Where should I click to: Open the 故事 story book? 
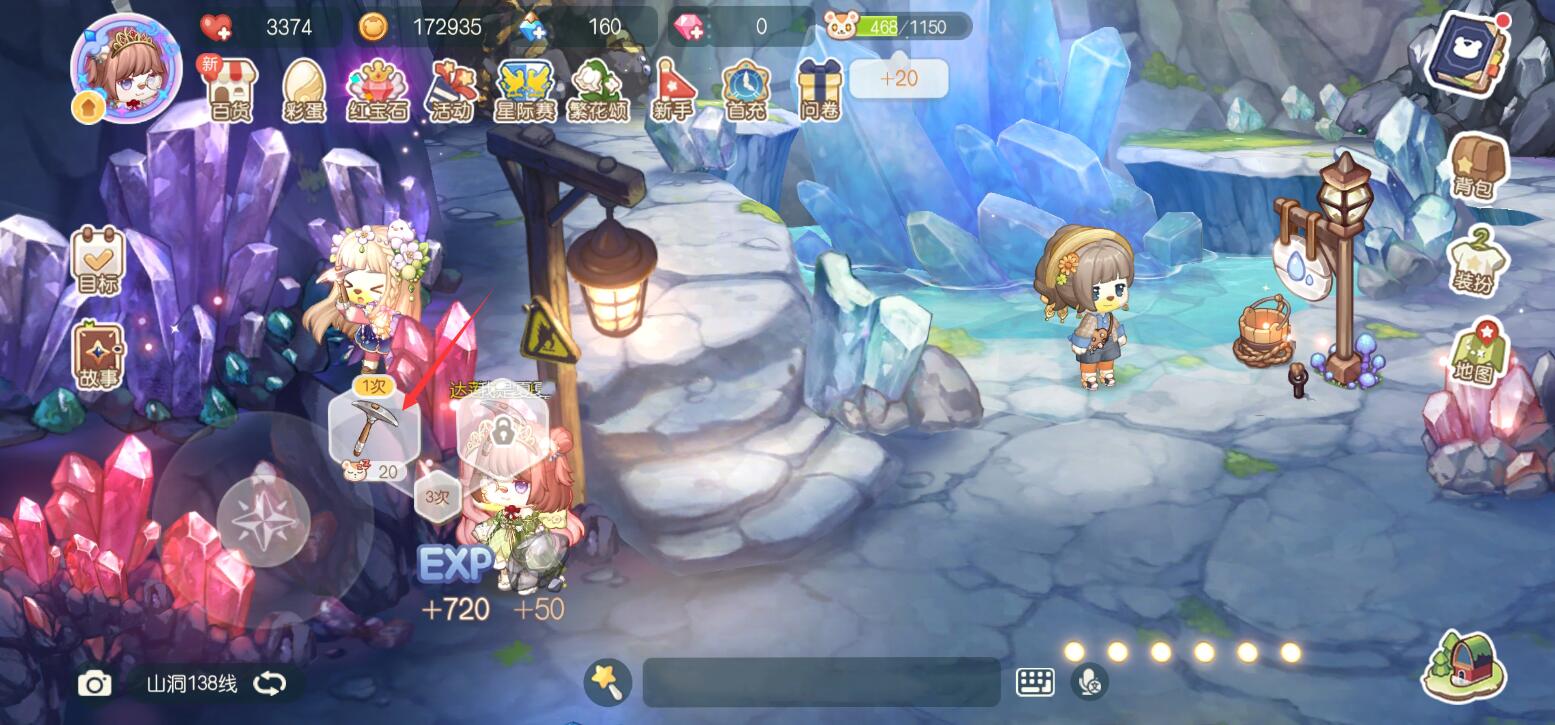98,355
